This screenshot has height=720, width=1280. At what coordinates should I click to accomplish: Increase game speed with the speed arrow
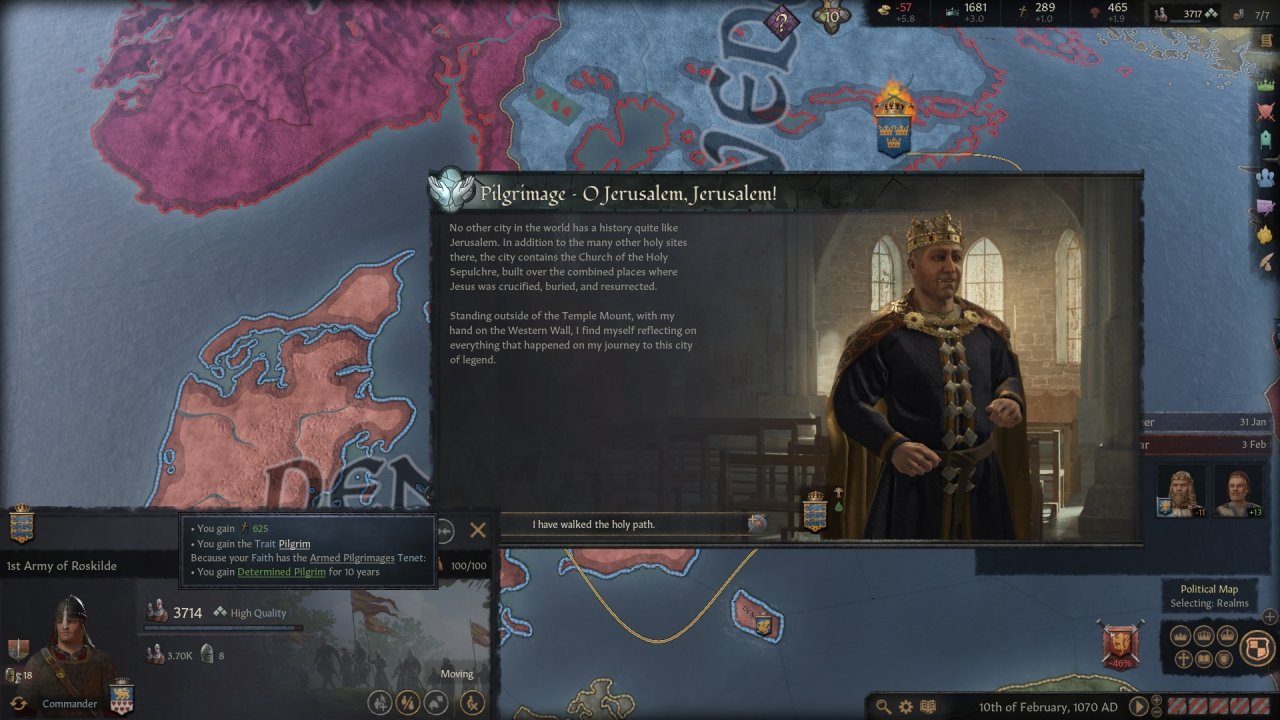[x=1156, y=700]
